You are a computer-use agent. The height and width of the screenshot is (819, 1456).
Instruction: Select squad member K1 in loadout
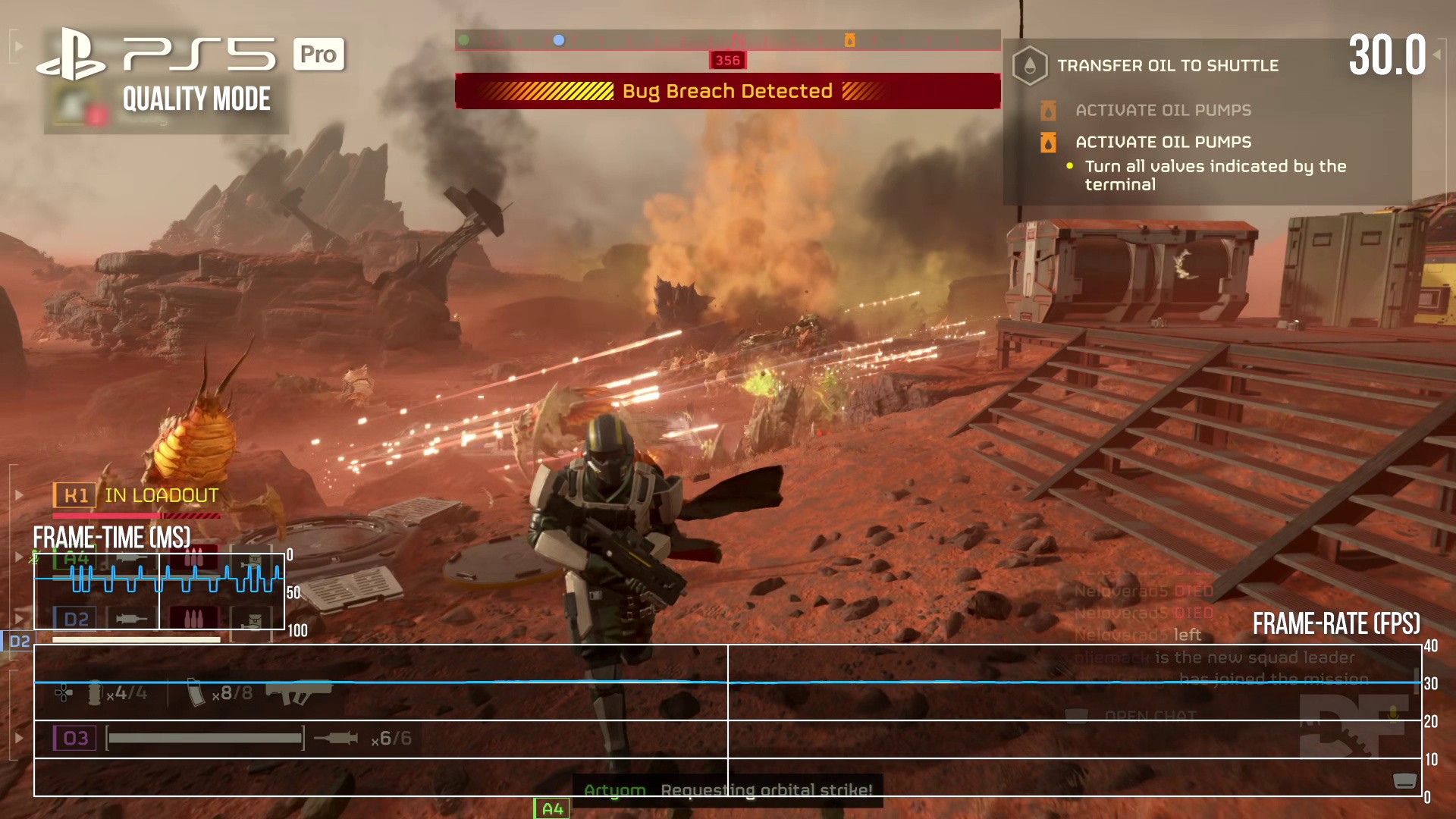(136, 496)
